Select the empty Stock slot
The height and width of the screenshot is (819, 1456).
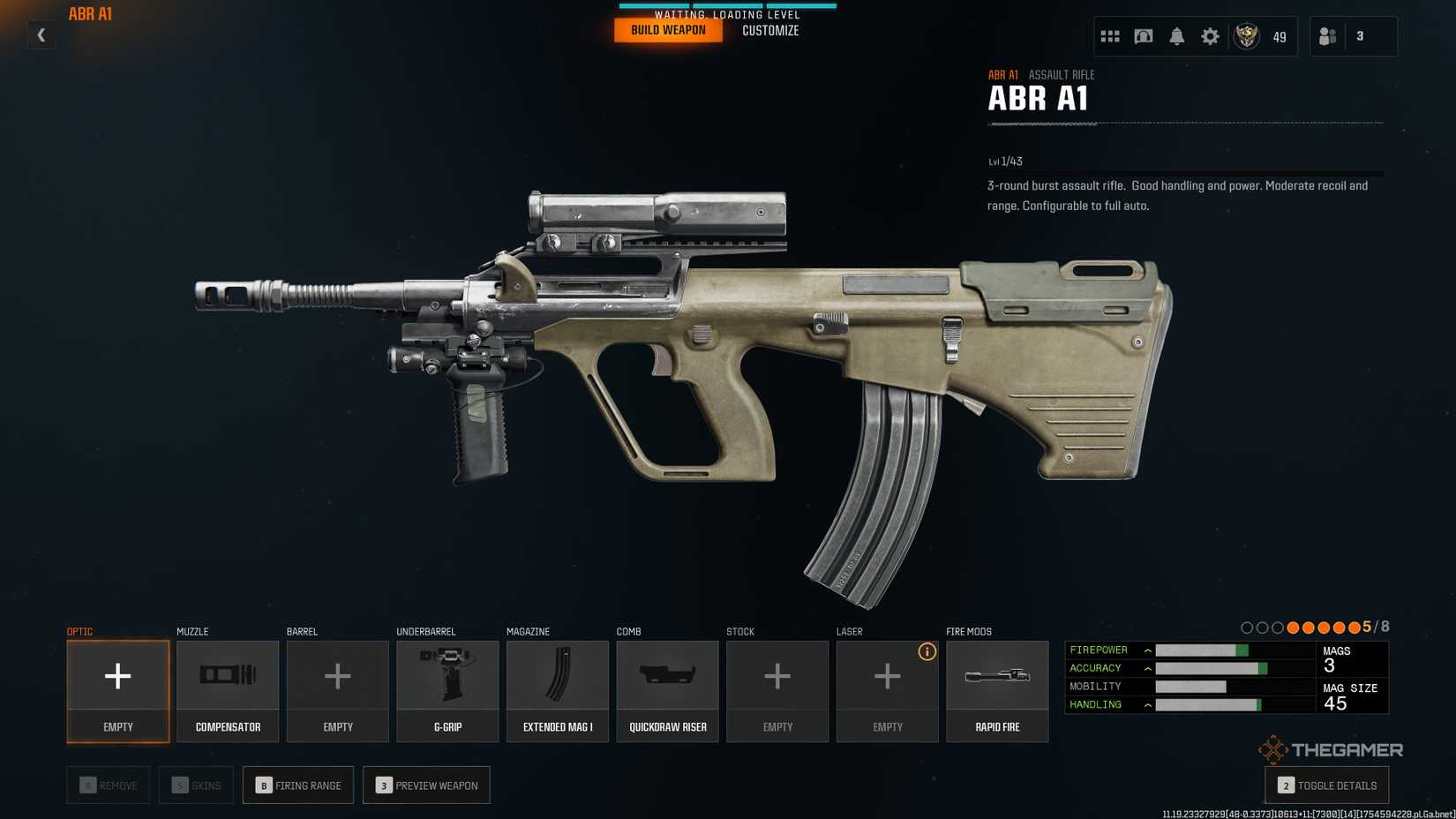(x=777, y=691)
